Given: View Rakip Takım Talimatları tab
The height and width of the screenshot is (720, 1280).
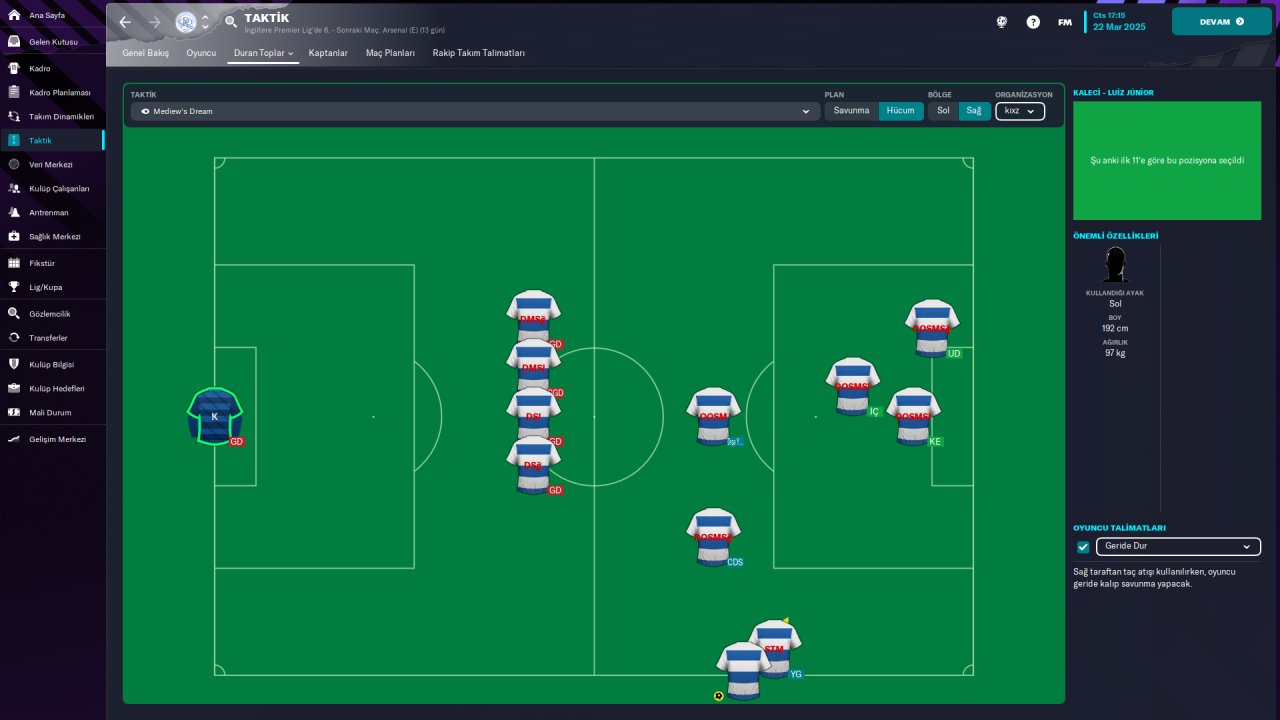Looking at the screenshot, I should [x=478, y=52].
